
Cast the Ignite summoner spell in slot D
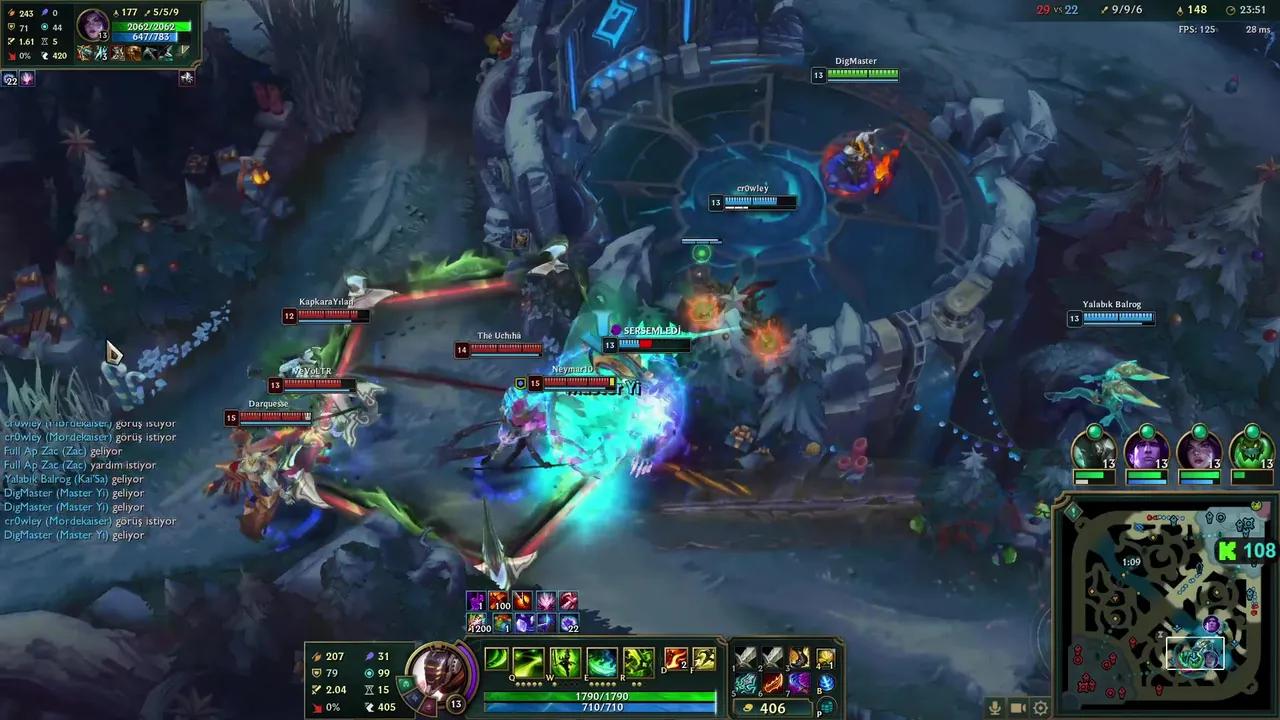675,658
